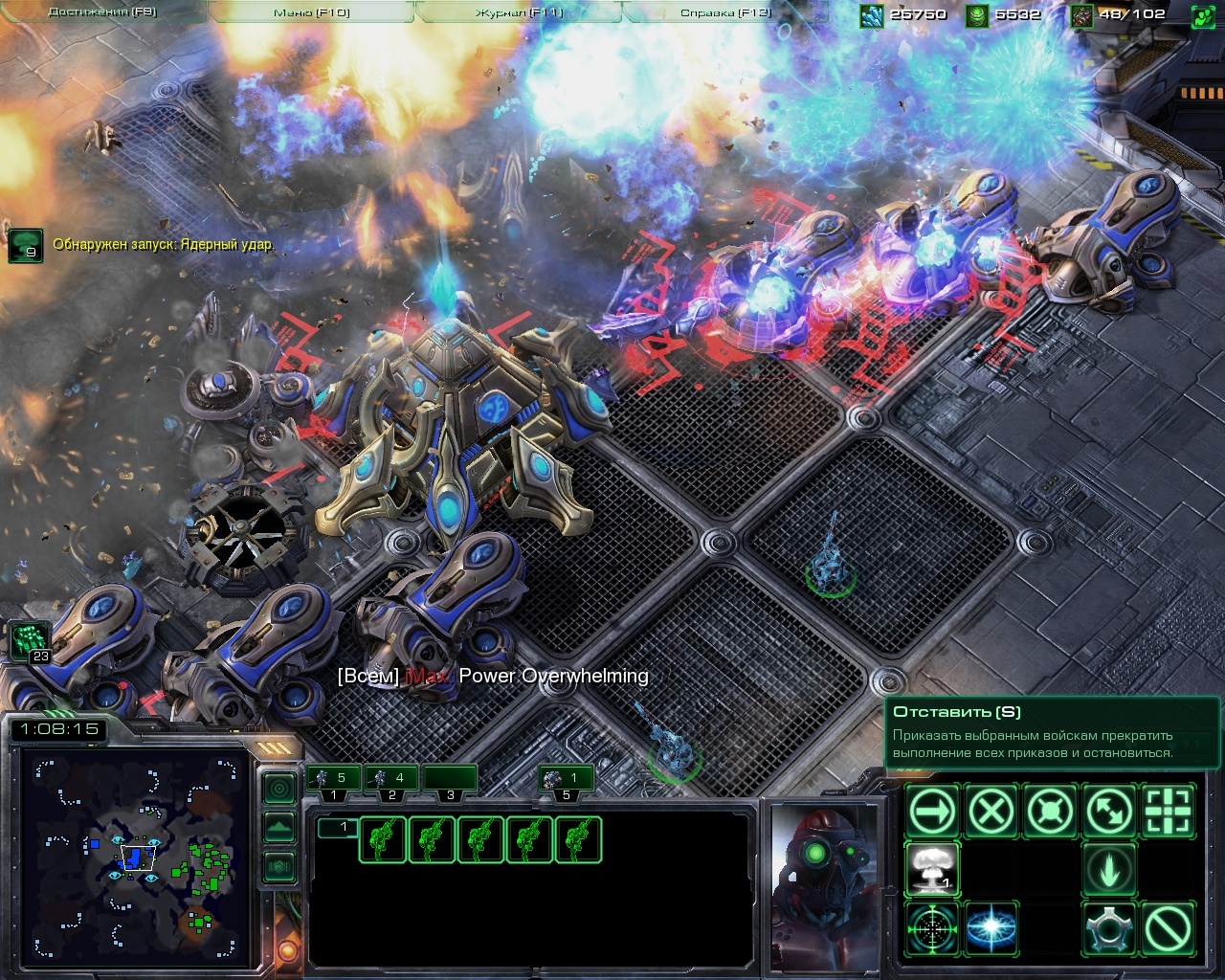This screenshot has height=980, width=1225.
Task: Select control group 1 with five Ghosts
Action: click(331, 778)
